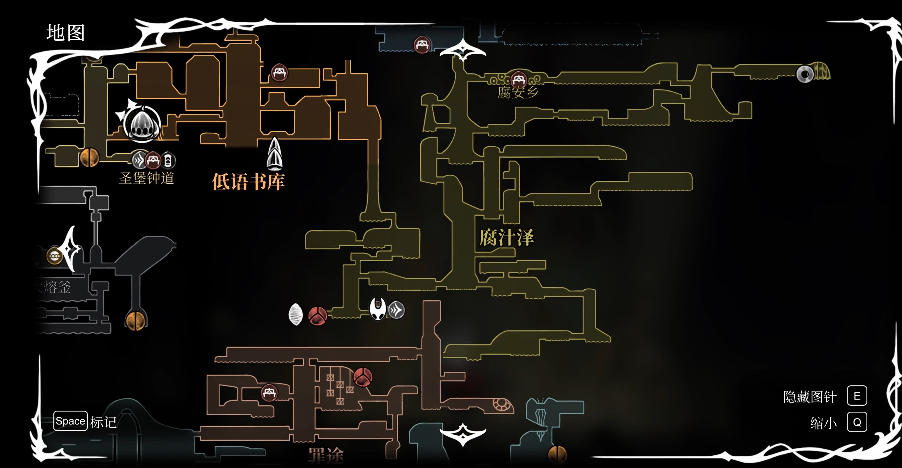
Task: Select the 圣堡钟道 station label
Action: click(x=147, y=179)
